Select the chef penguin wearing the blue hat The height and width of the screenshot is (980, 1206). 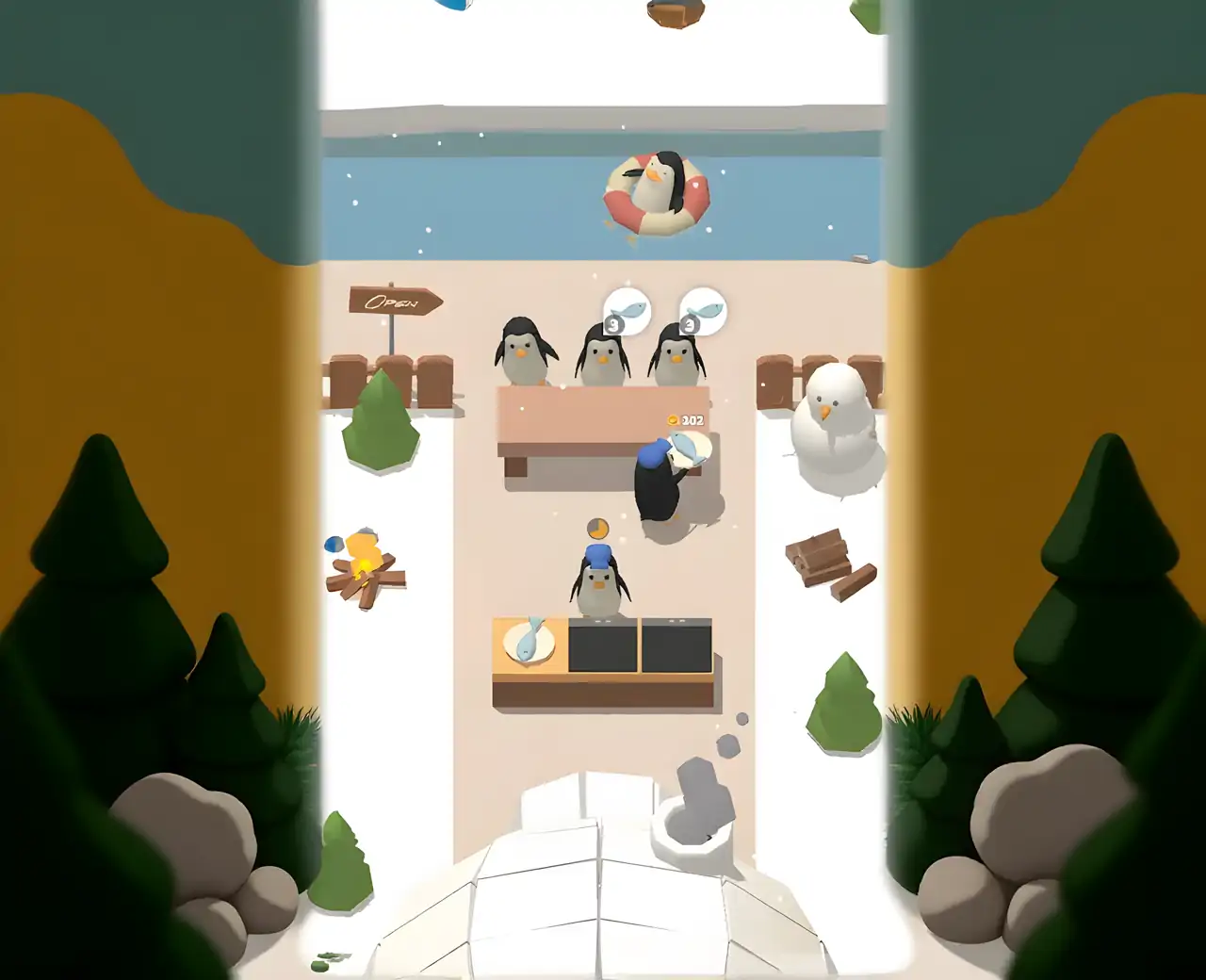(596, 580)
